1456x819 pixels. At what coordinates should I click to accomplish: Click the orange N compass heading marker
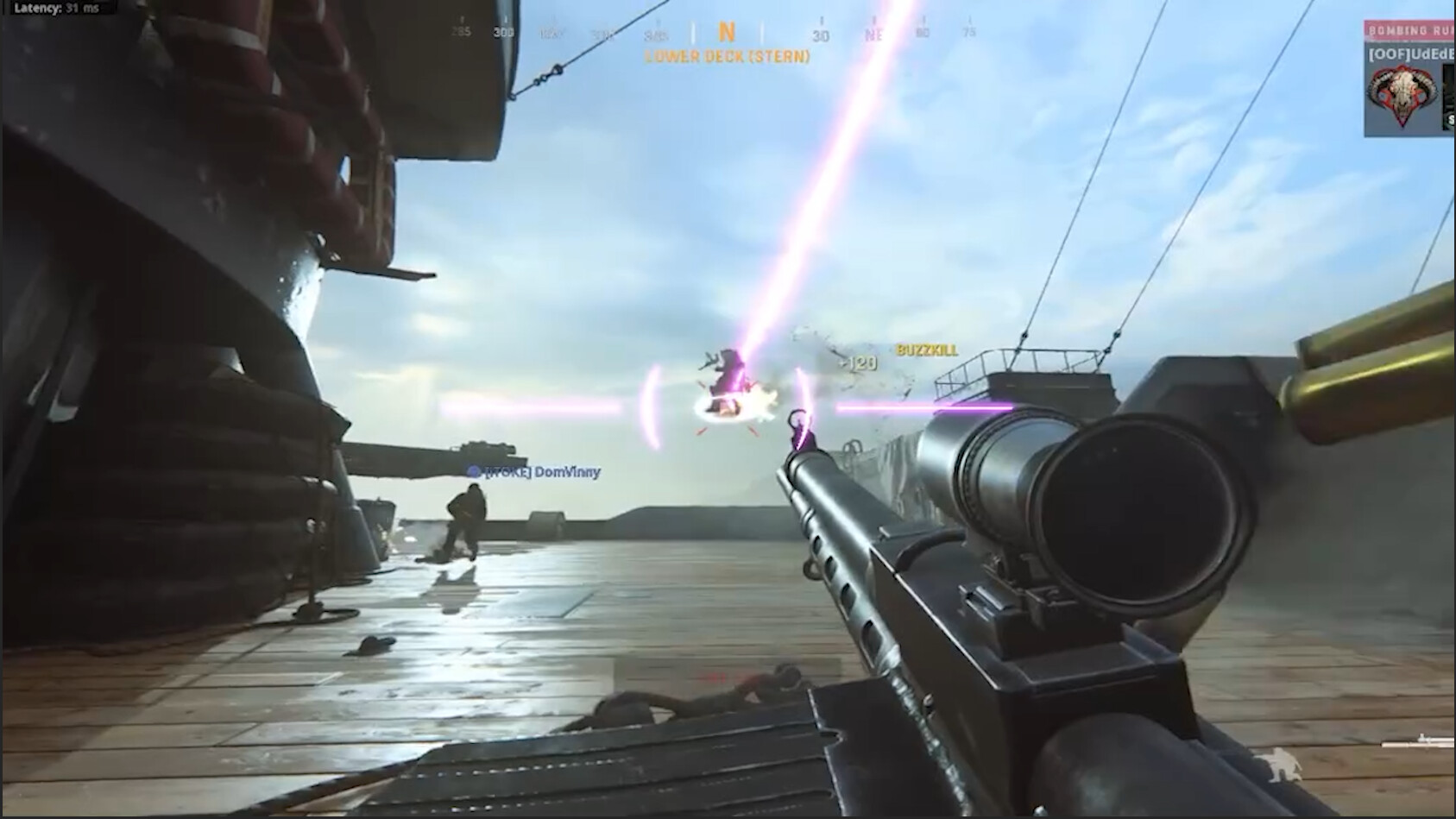(726, 31)
